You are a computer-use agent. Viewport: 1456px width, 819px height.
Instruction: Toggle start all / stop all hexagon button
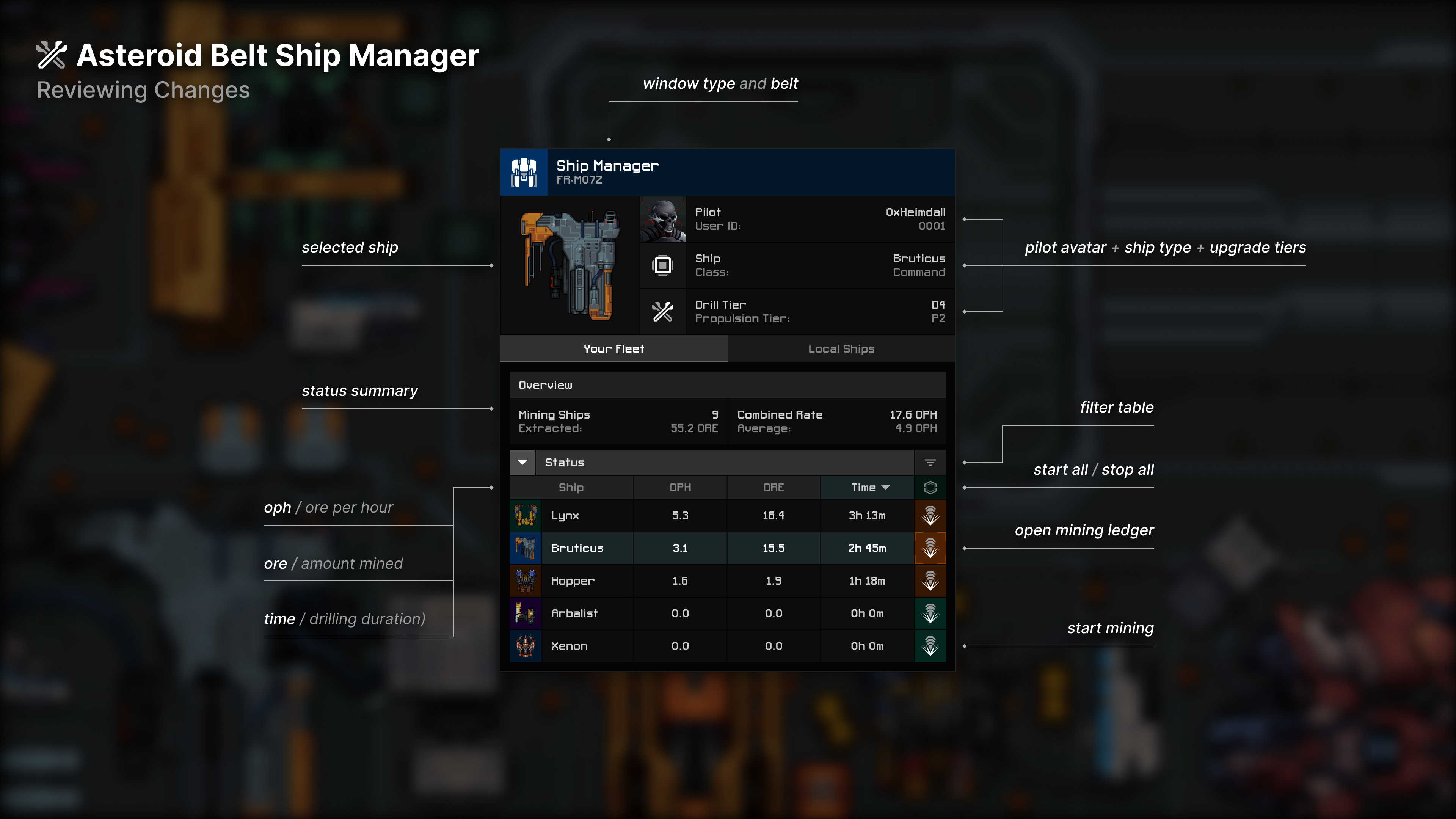click(x=930, y=488)
